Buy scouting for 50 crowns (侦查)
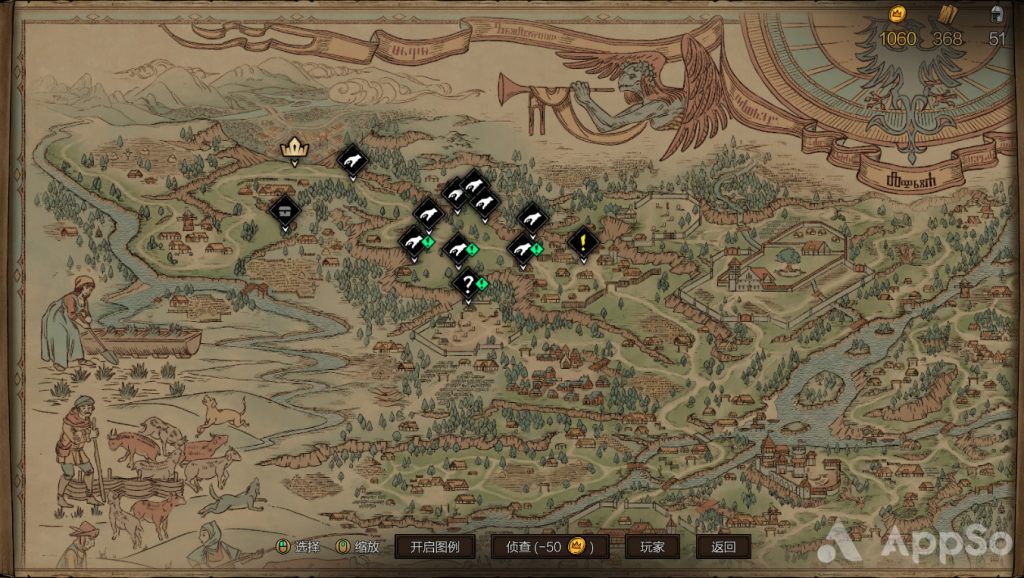The height and width of the screenshot is (578, 1024). pos(549,547)
